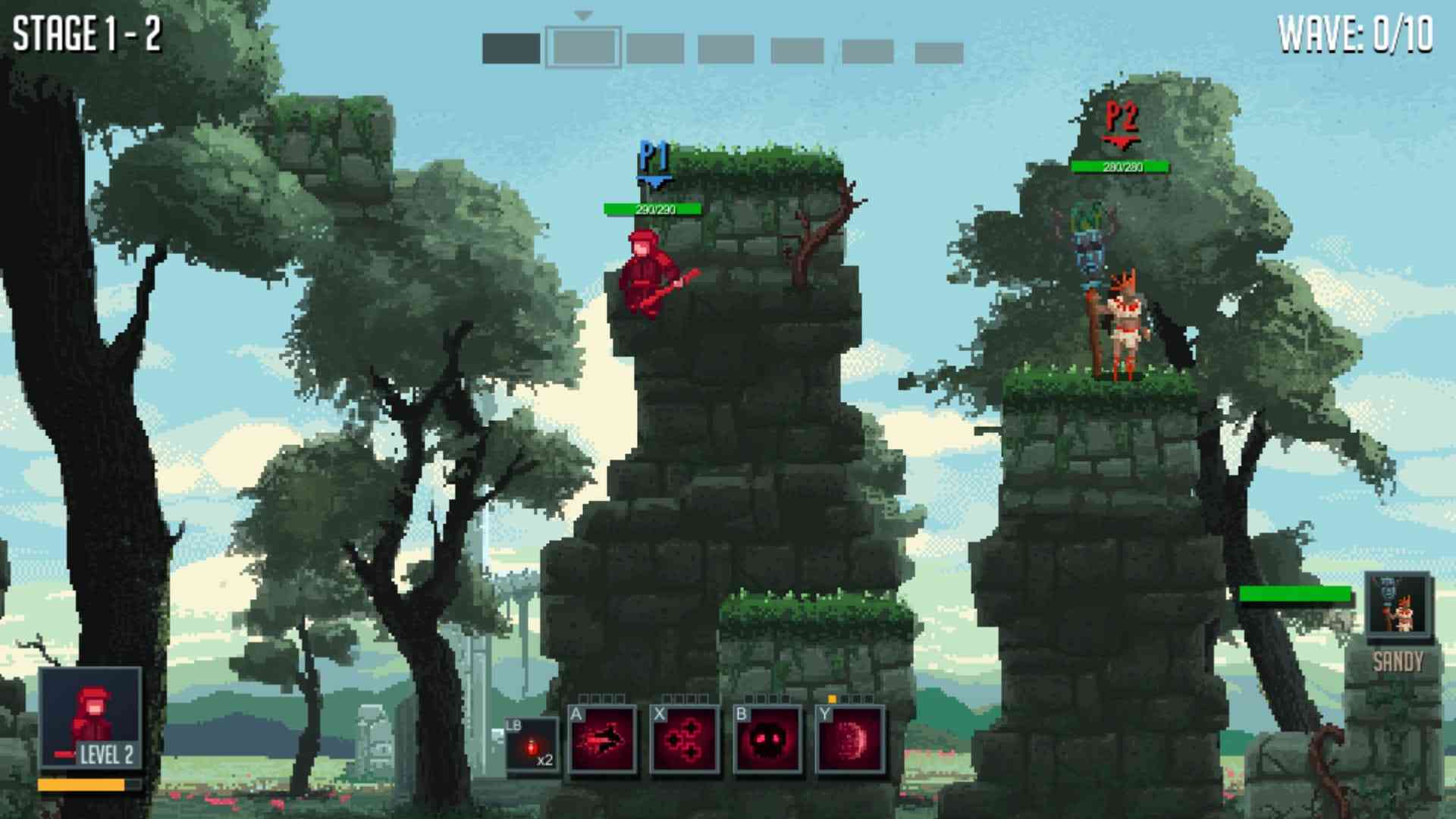Activate the crescent moon orb ability
This screenshot has width=1456, height=819.
click(x=850, y=740)
